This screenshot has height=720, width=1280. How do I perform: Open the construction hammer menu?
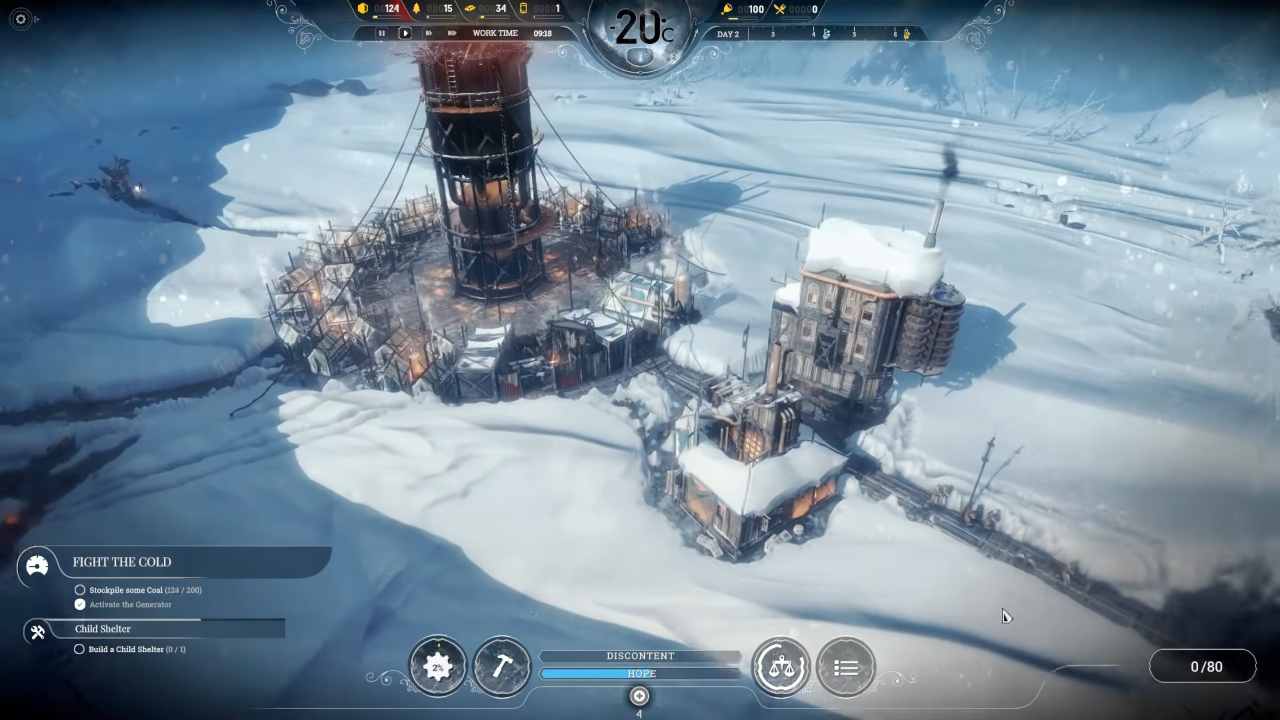tap(502, 666)
